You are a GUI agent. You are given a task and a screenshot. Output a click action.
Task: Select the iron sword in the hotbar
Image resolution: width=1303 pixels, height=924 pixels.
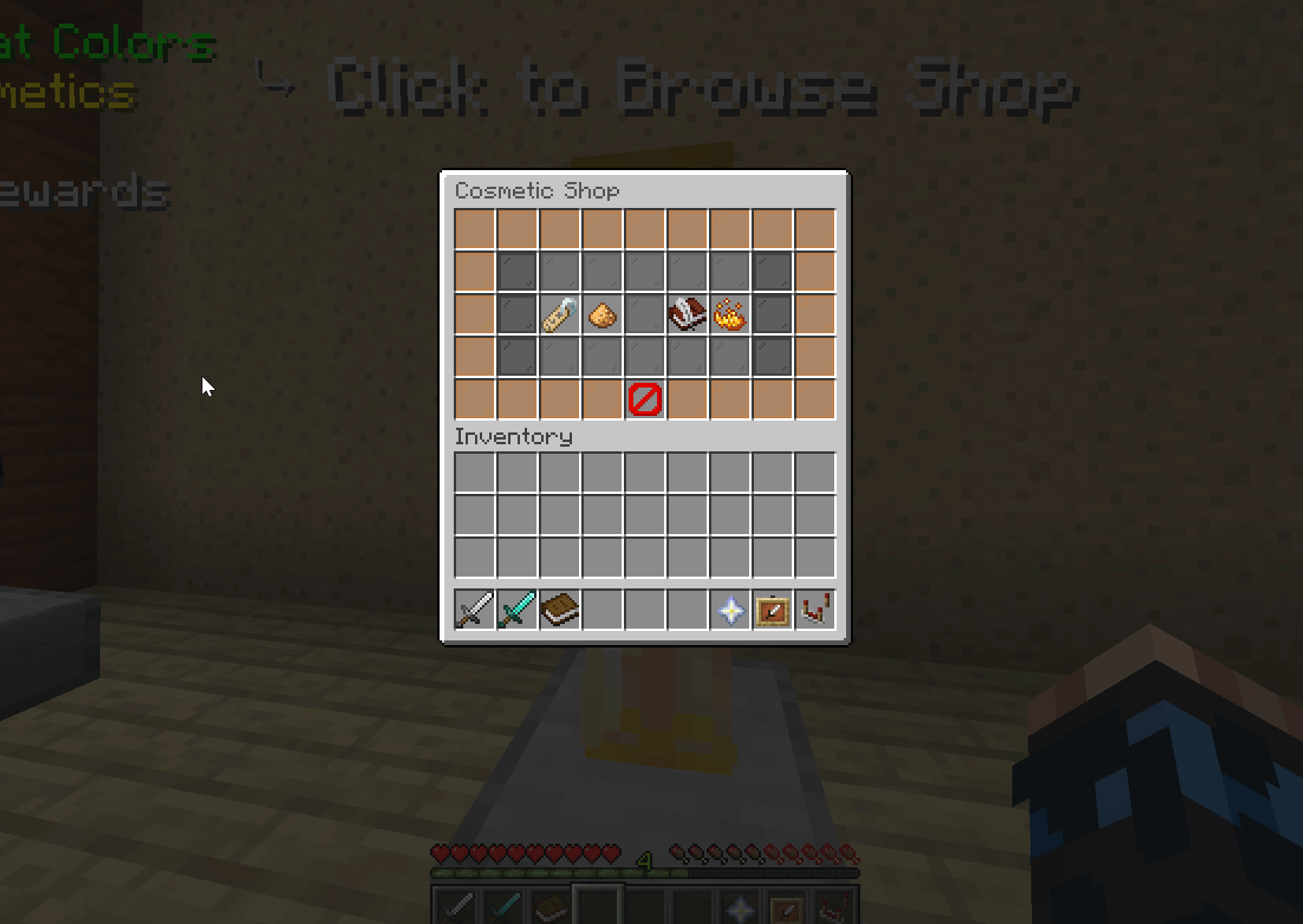pyautogui.click(x=473, y=610)
